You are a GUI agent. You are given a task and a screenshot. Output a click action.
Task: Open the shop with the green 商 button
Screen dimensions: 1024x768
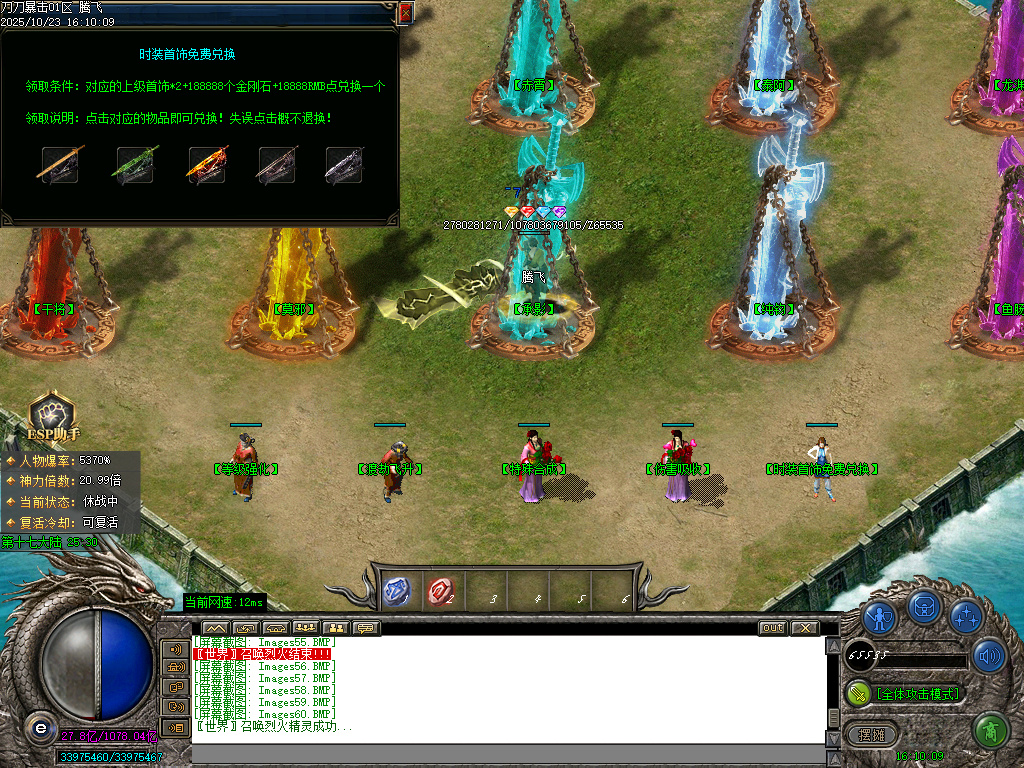point(990,731)
